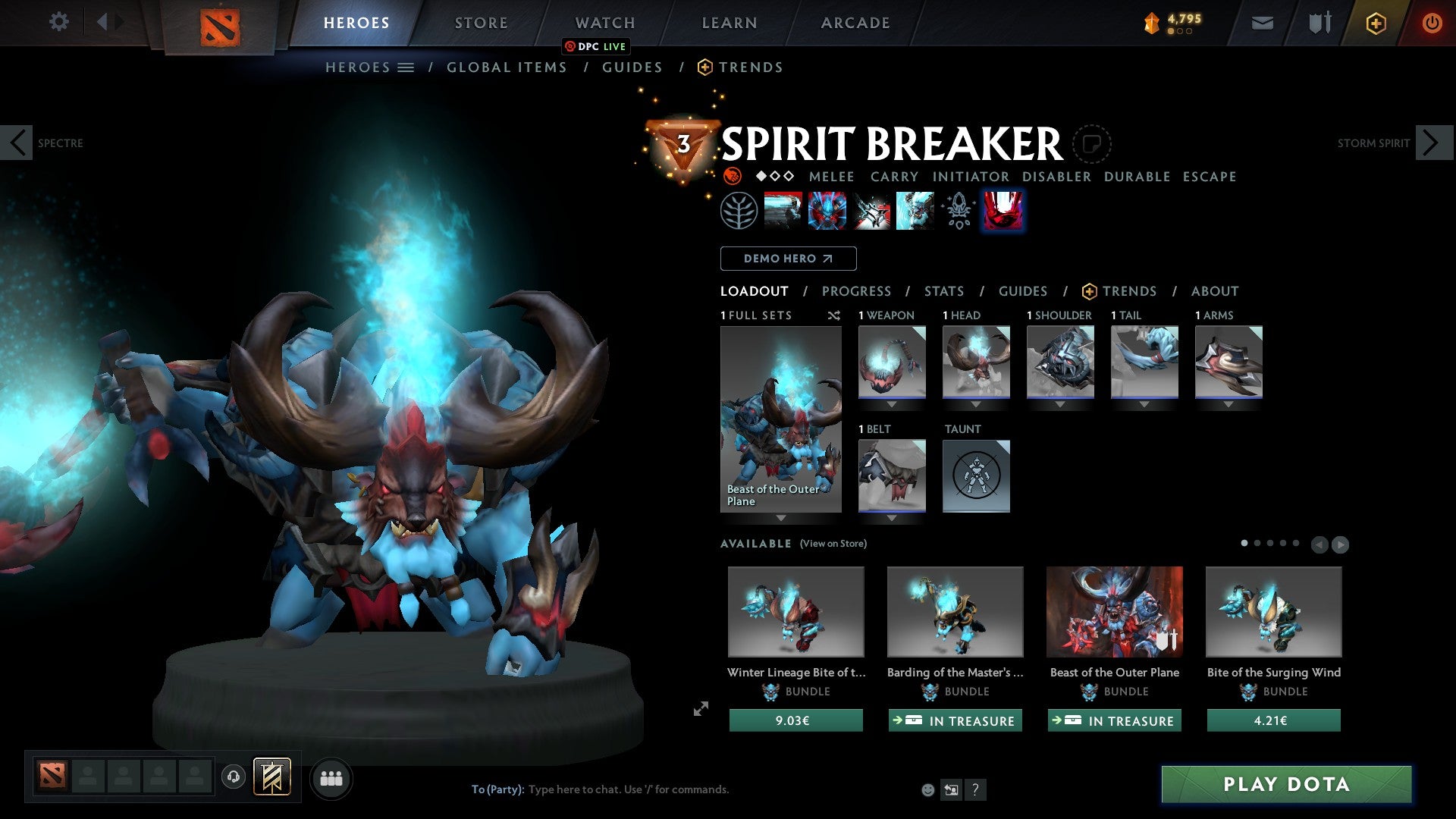Click the settings gear icon top left
Image resolution: width=1456 pixels, height=819 pixels.
(58, 22)
